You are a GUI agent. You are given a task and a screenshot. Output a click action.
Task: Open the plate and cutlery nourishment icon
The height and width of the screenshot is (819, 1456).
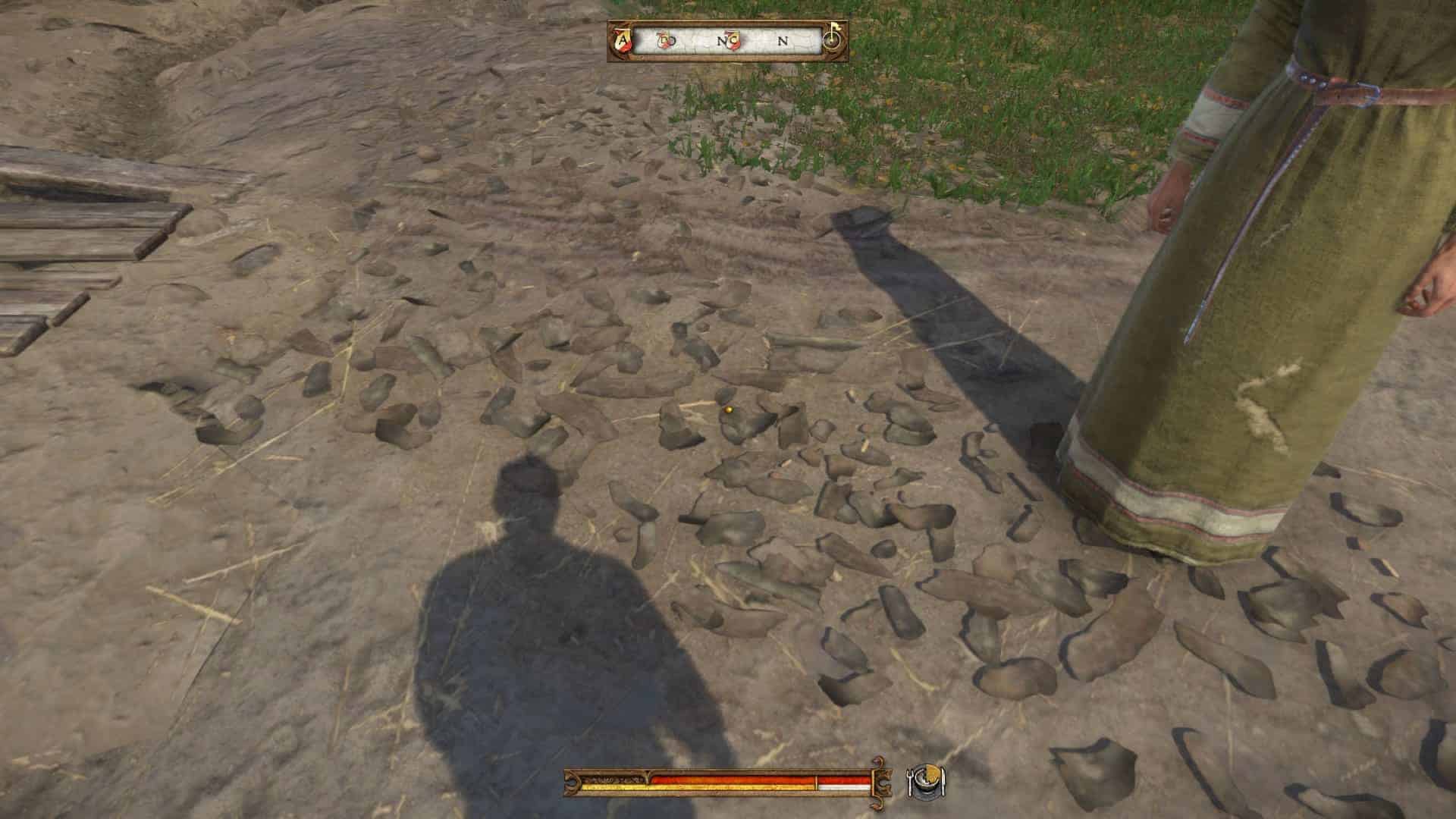point(927,781)
